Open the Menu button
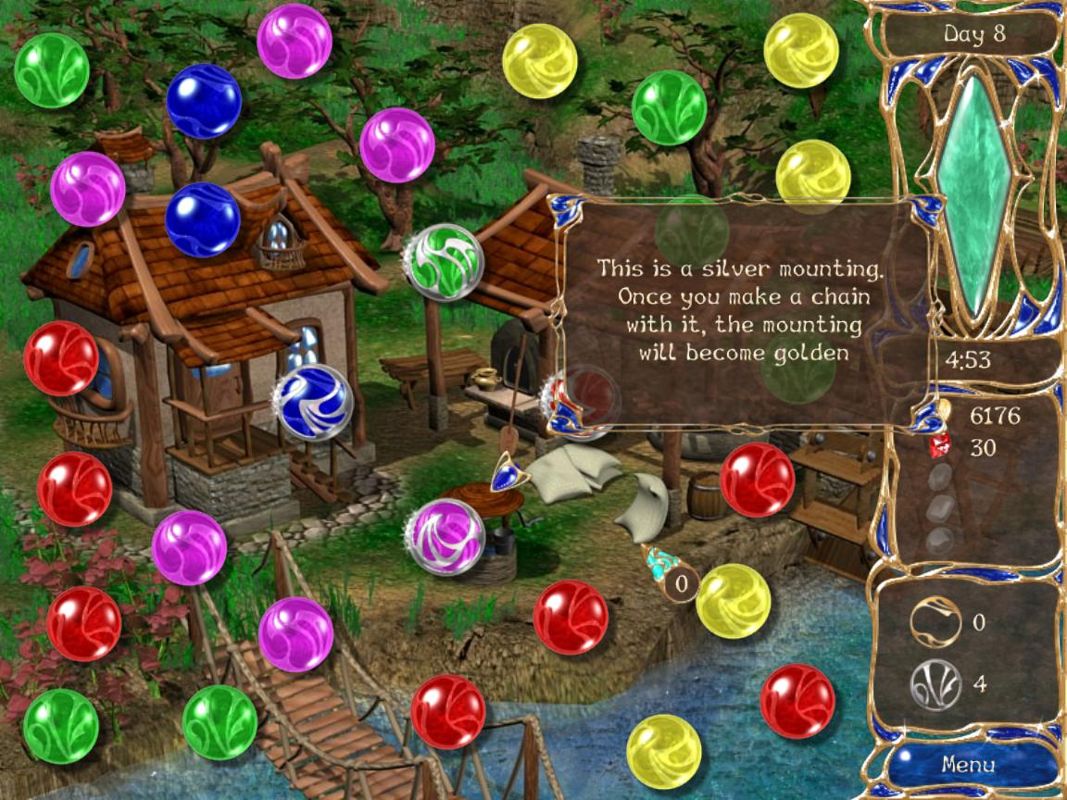 click(x=968, y=765)
